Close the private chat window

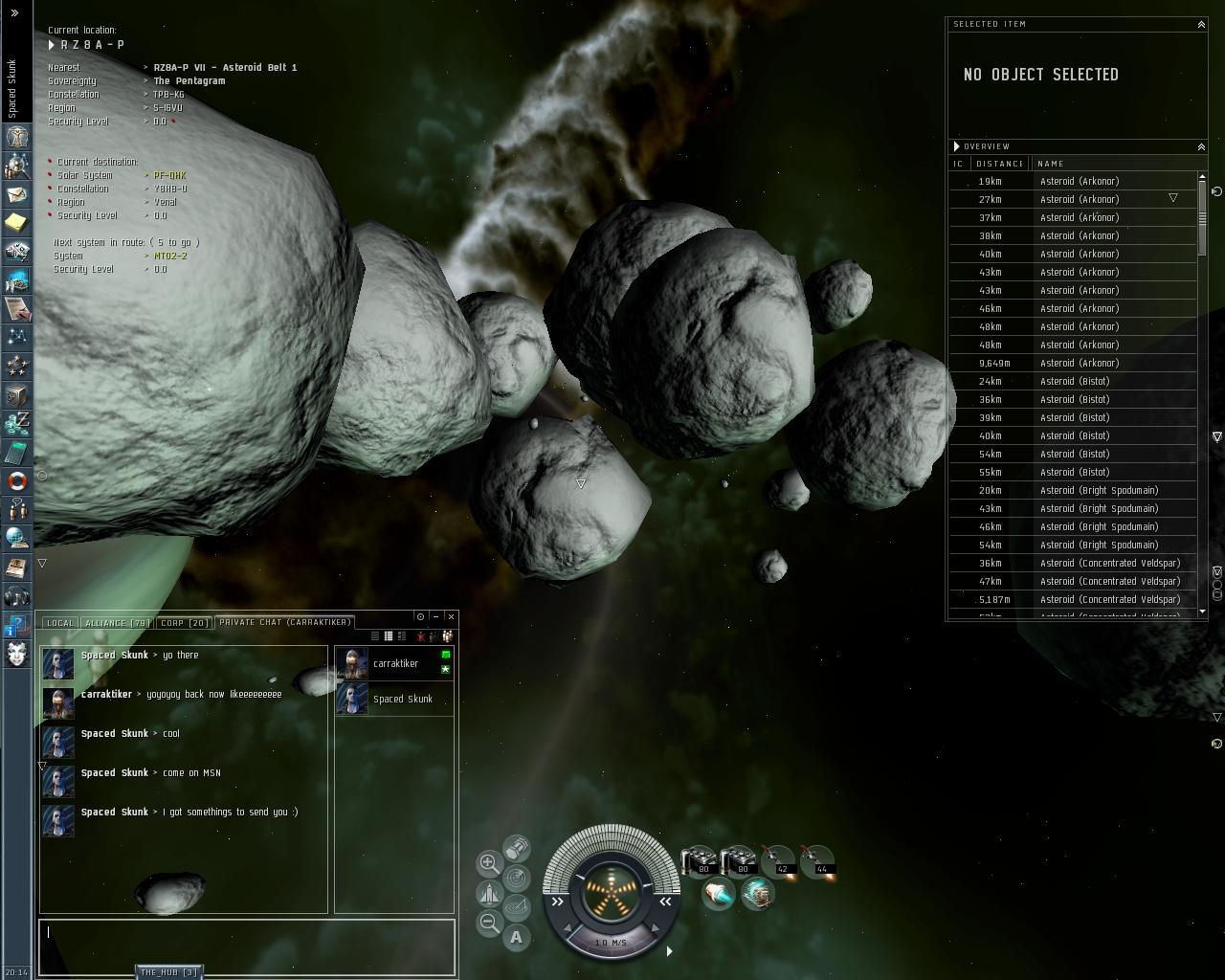tap(452, 616)
